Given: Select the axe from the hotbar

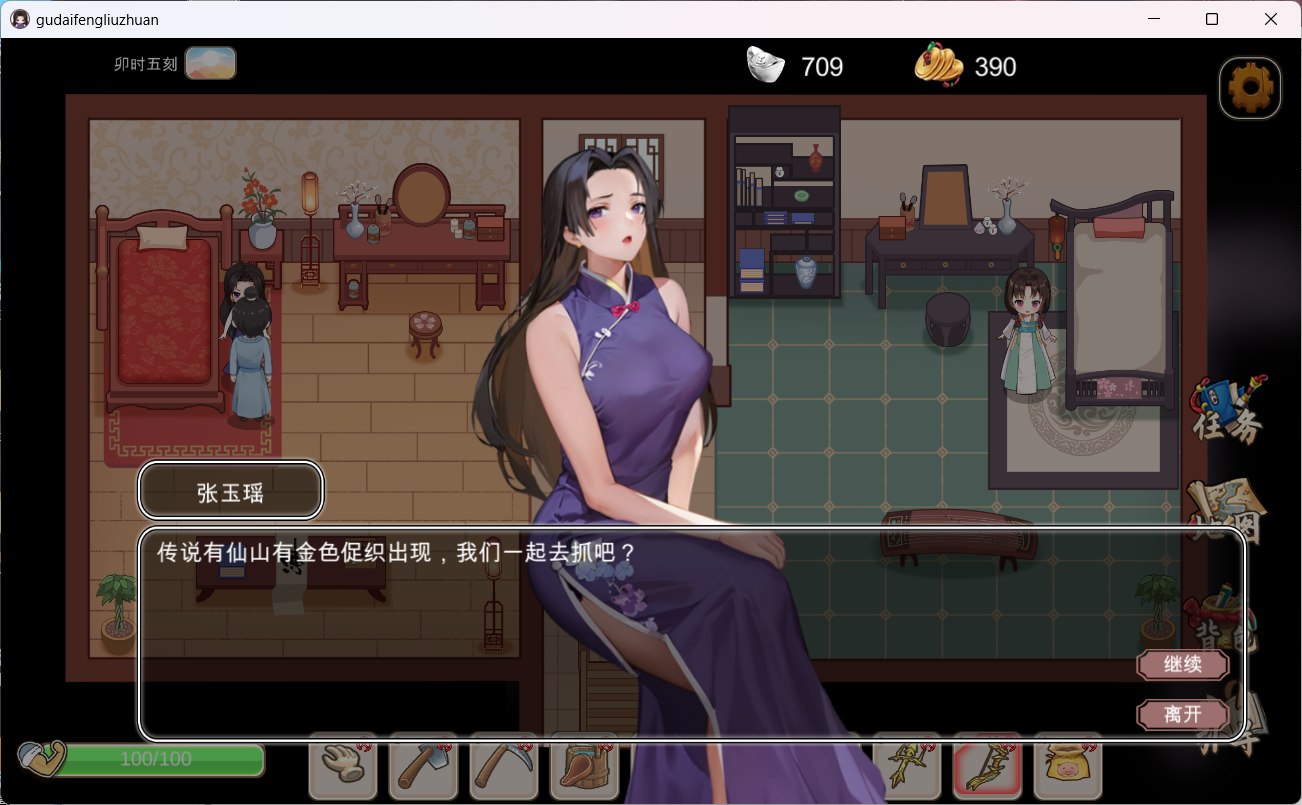Looking at the screenshot, I should (423, 768).
